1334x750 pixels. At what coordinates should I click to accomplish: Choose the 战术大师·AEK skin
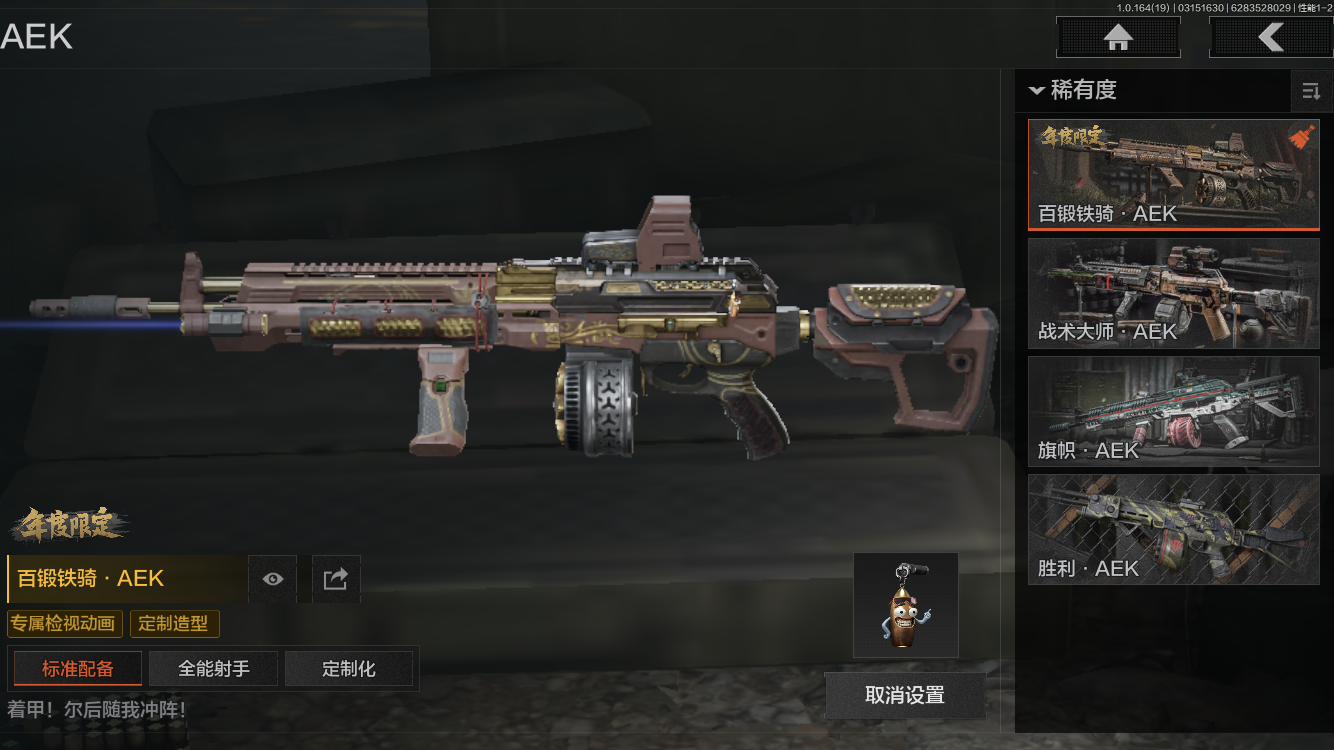pos(1173,293)
